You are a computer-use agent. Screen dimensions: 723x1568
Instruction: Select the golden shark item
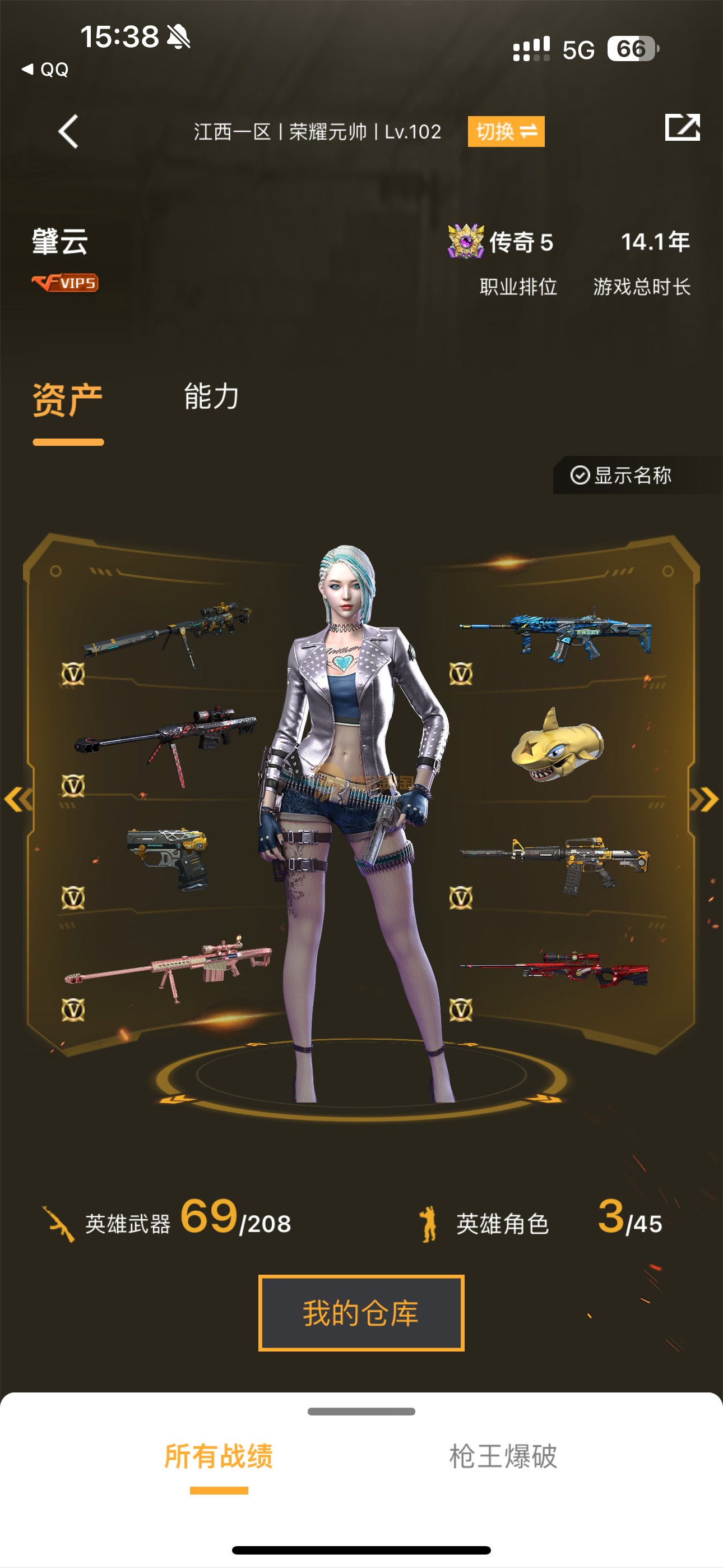coord(557,745)
